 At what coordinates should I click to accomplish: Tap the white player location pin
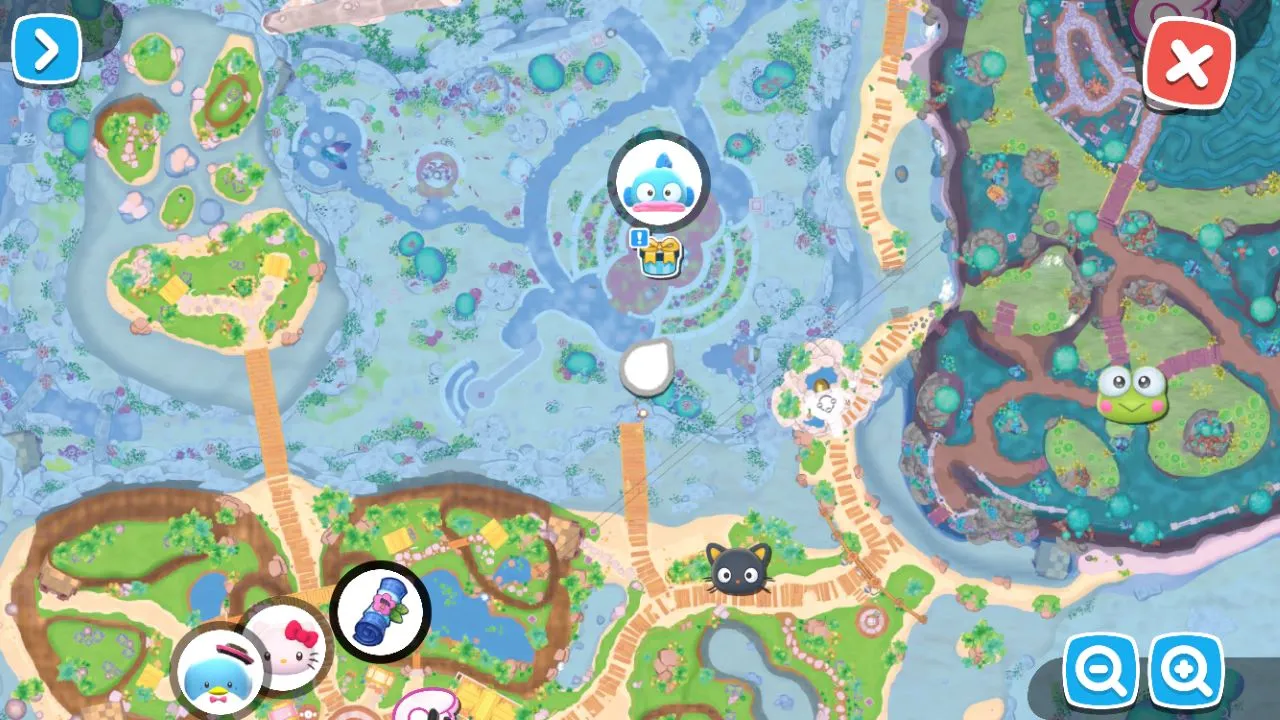646,369
